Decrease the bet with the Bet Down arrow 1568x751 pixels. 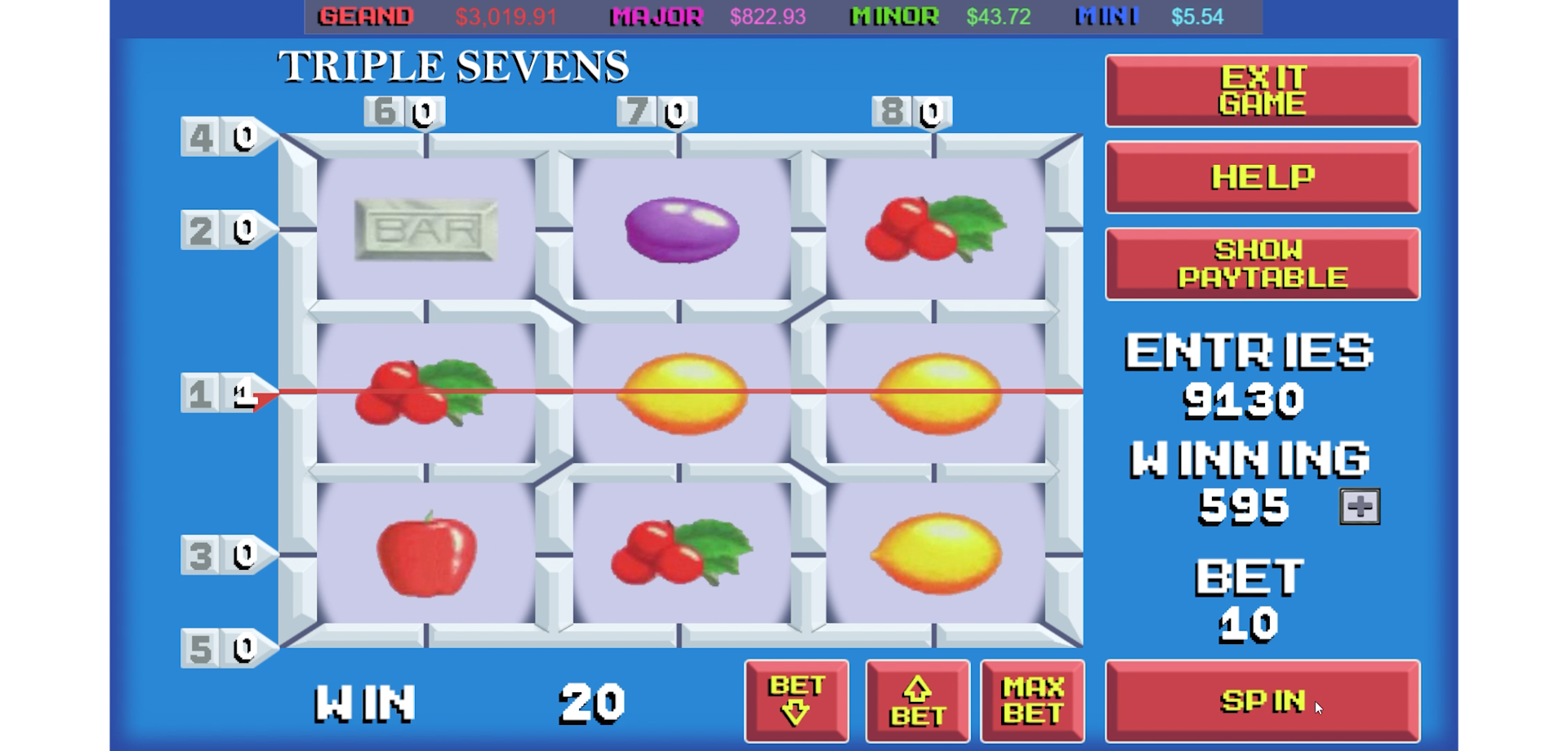(796, 700)
